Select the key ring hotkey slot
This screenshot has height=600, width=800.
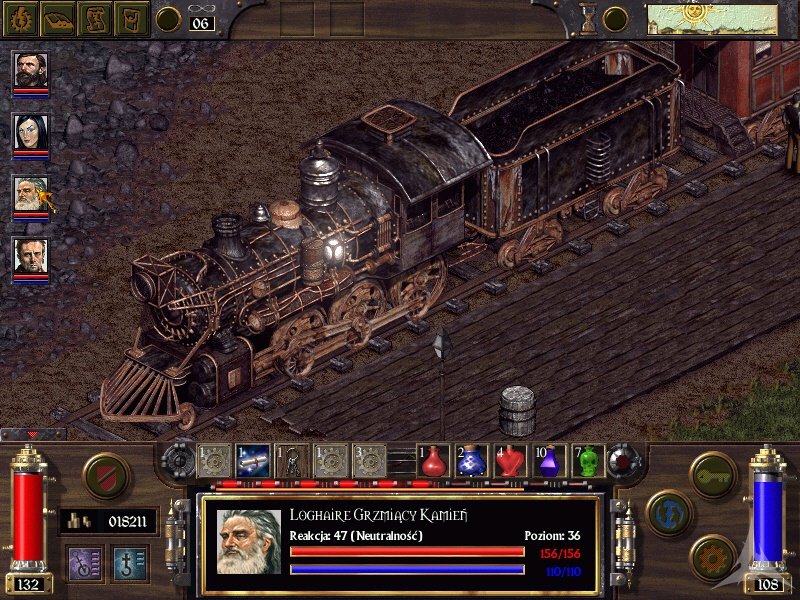[x=292, y=460]
